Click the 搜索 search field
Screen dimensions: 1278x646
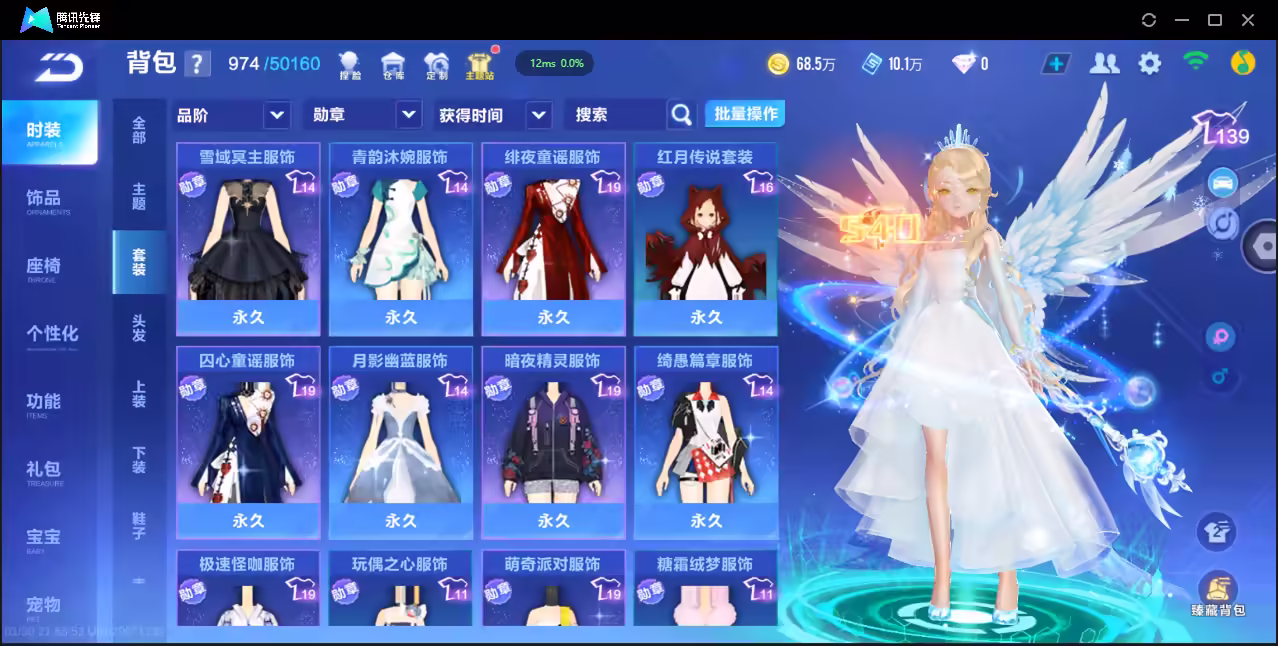(616, 115)
